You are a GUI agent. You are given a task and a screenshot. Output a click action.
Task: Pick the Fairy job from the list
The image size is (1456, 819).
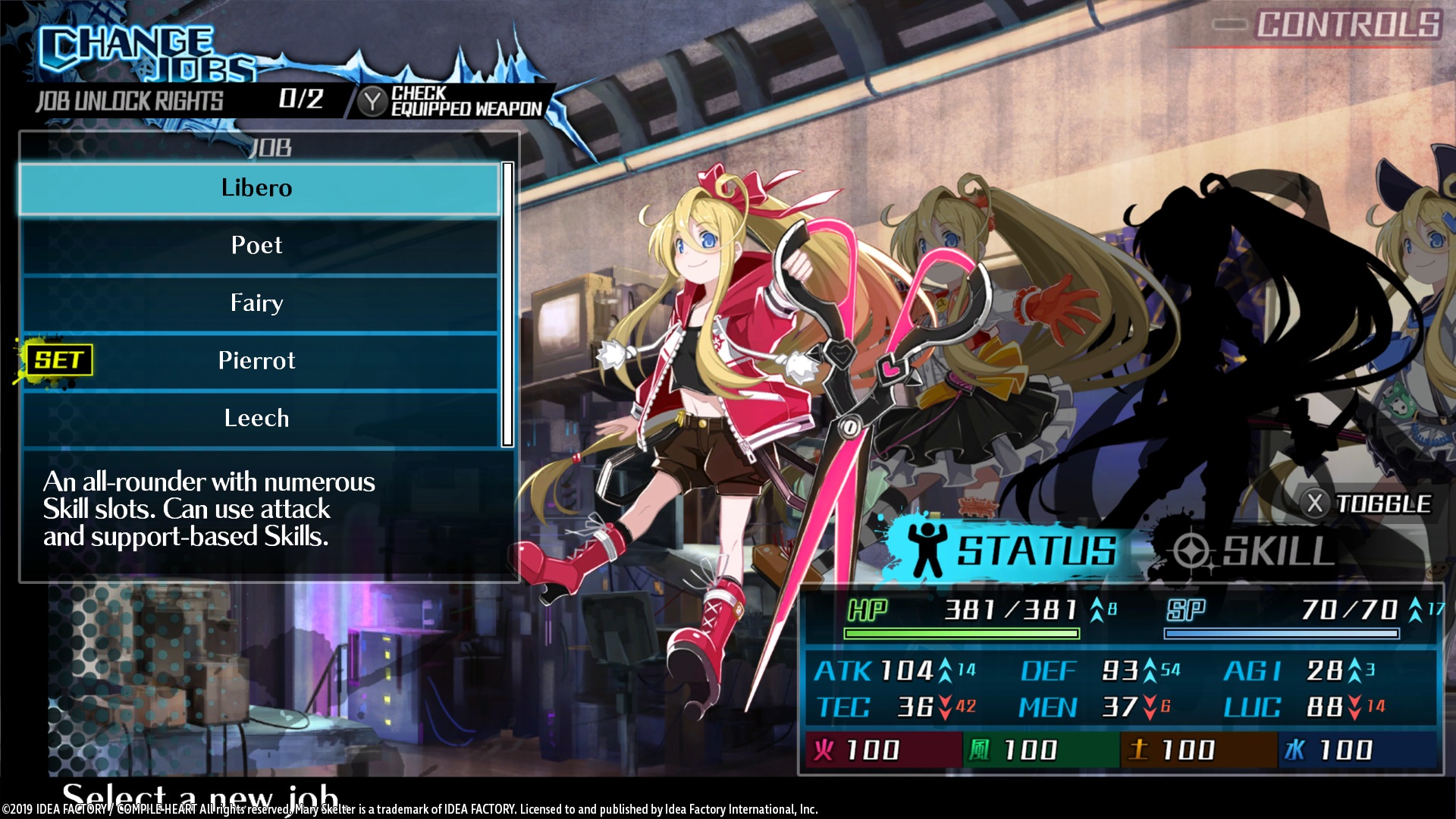point(258,303)
